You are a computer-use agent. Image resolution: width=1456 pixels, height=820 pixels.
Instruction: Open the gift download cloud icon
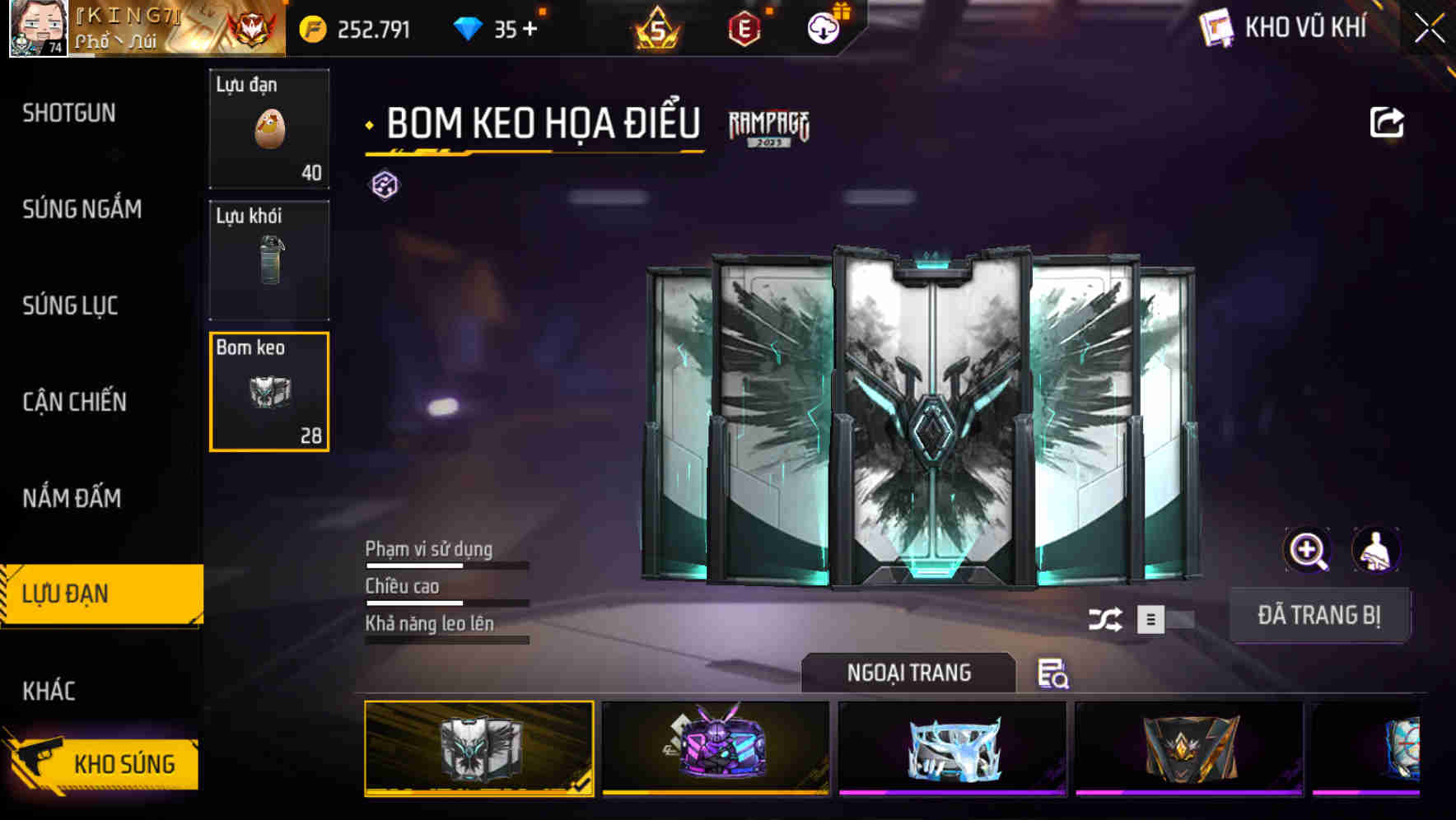pos(822,28)
